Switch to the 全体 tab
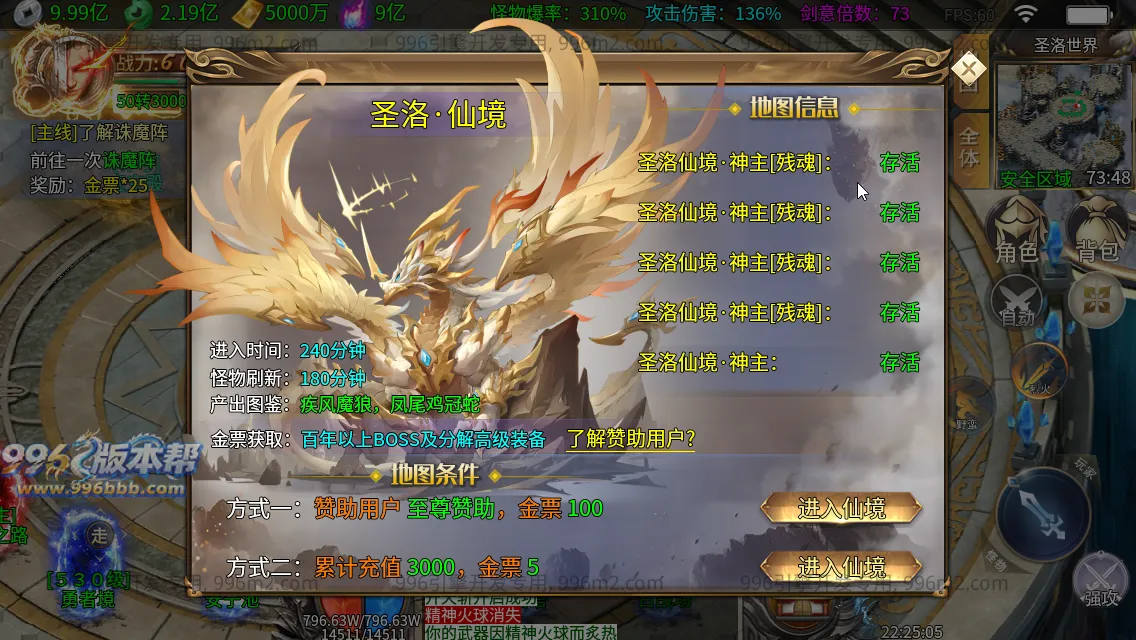The height and width of the screenshot is (640, 1136). pyautogui.click(x=969, y=146)
